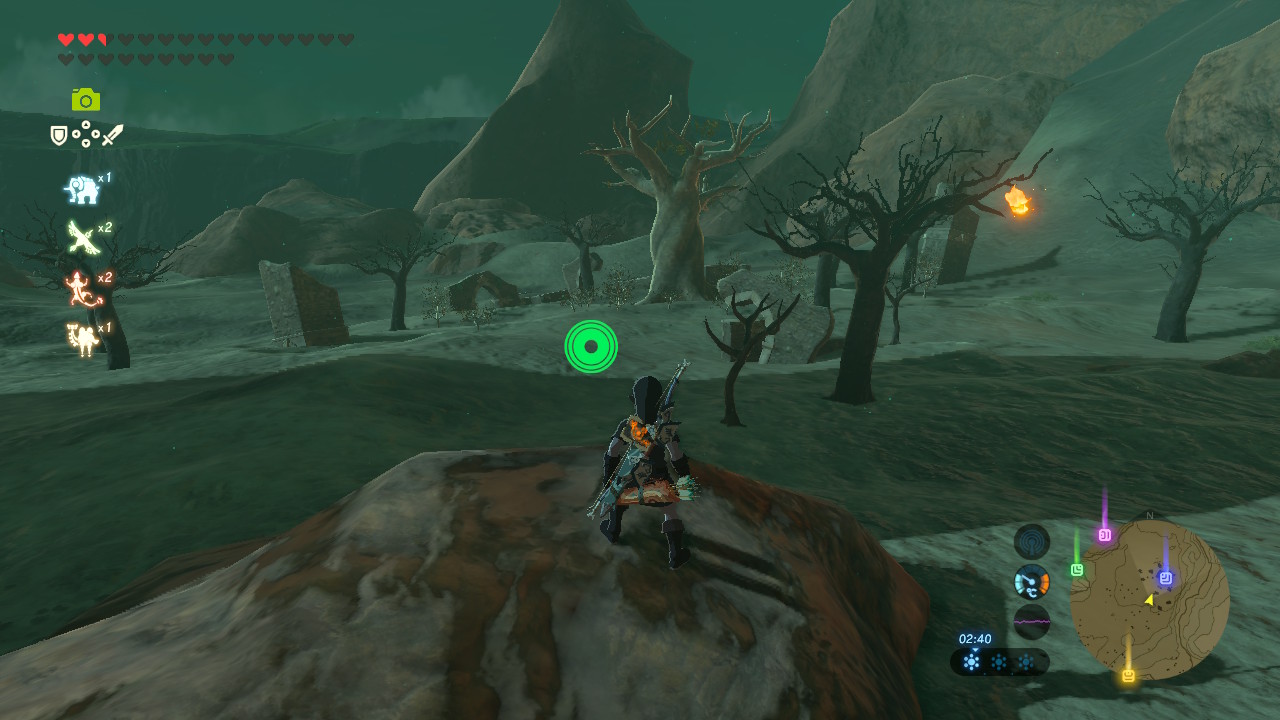Select the purple pin on the minimap
Viewport: 1280px width, 720px height.
click(1105, 535)
